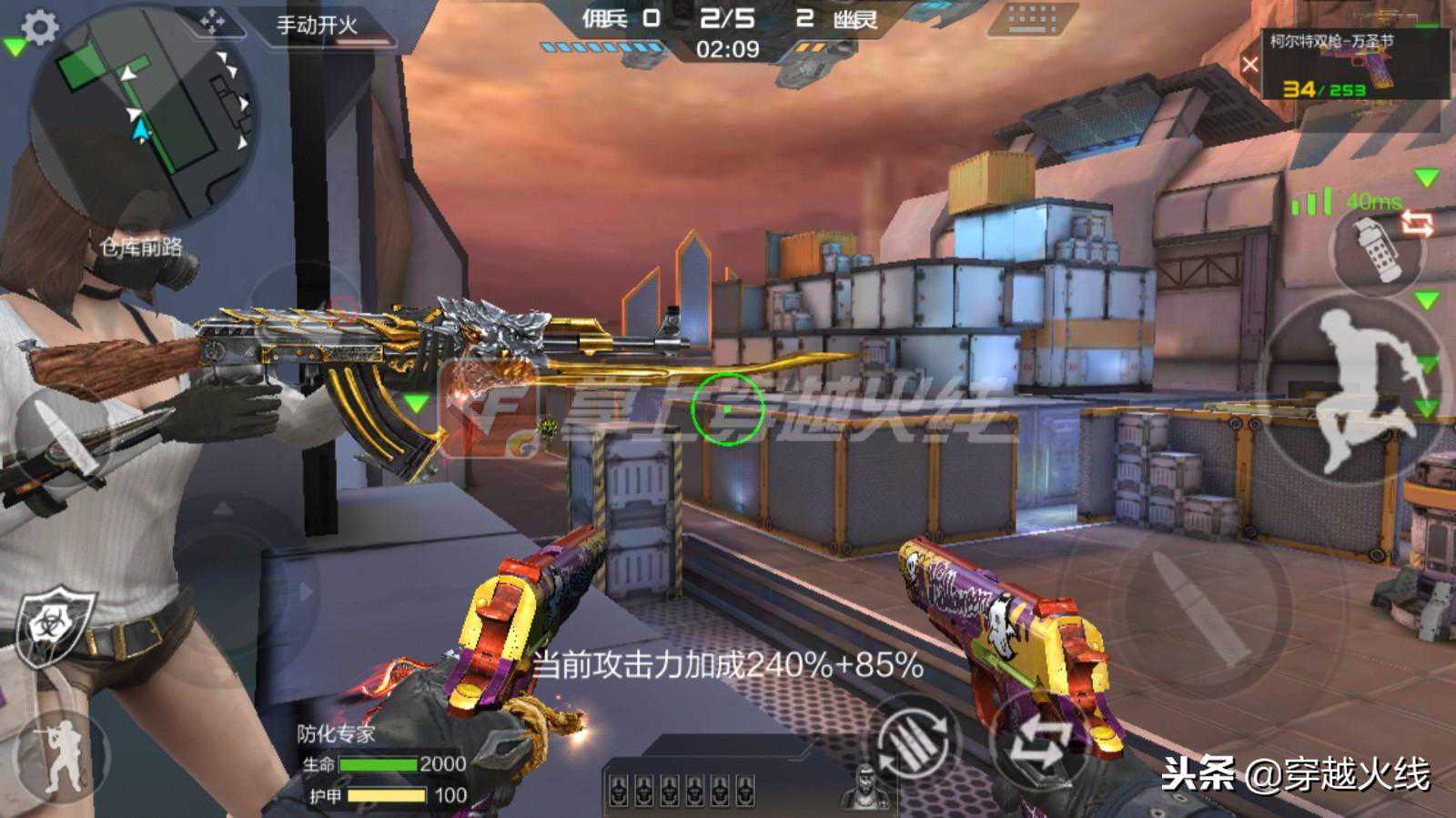Screen dimensions: 1456x818
Task: Throw the grenade using the grenade button
Action: [x=1375, y=247]
